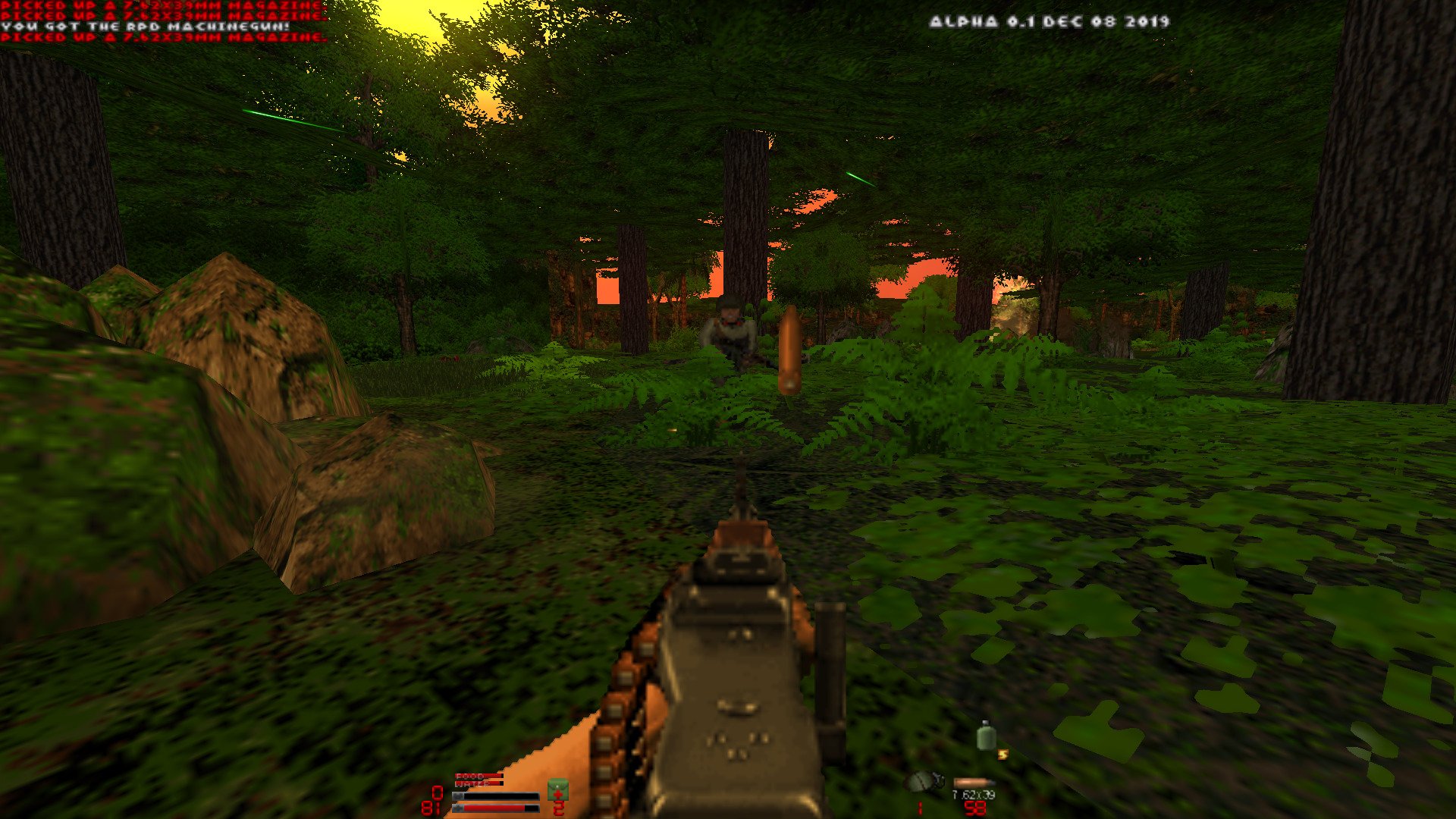Select the 7.62x39 bullet icon on the HUD
Image resolution: width=1456 pixels, height=819 pixels.
(975, 783)
